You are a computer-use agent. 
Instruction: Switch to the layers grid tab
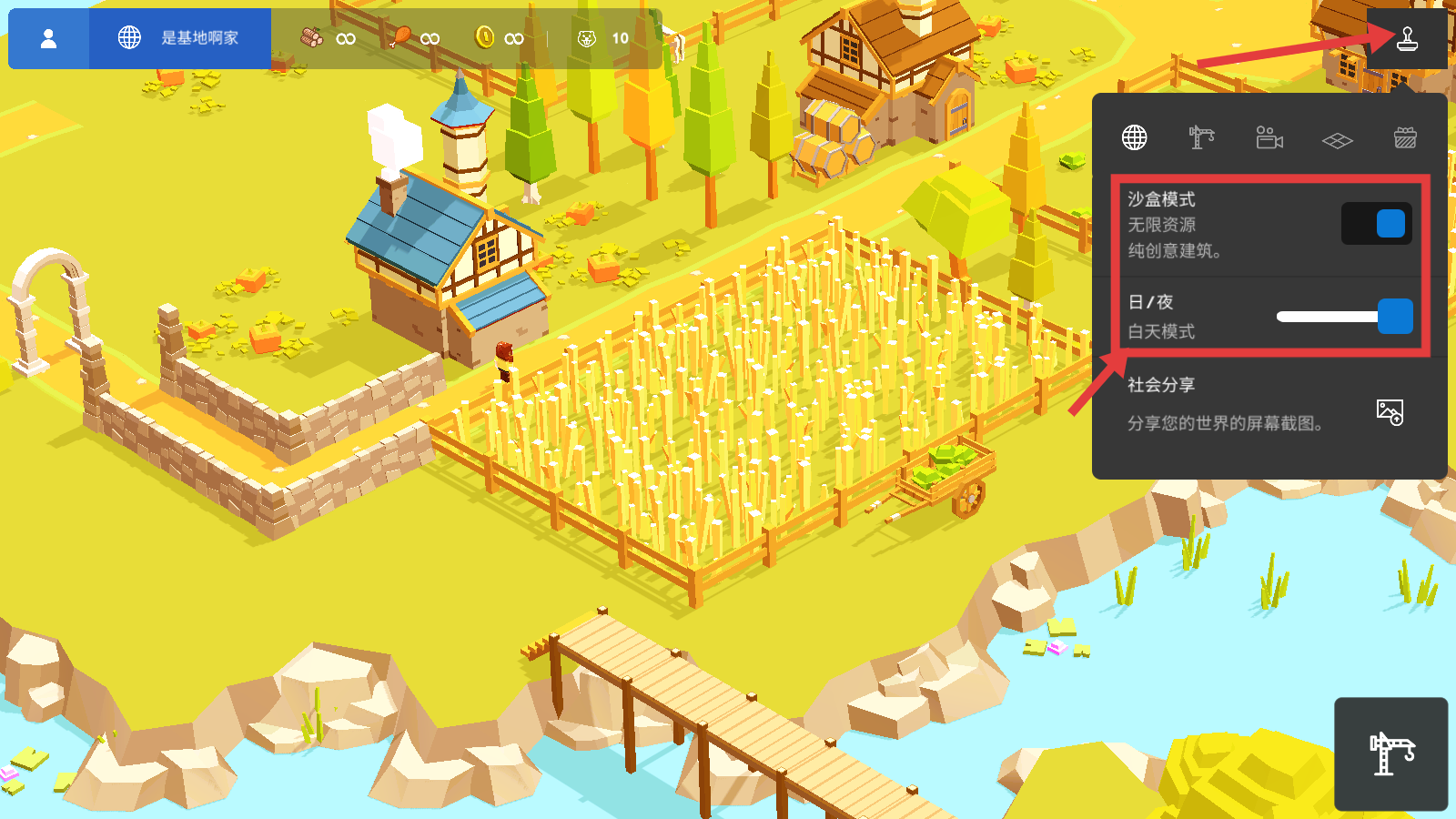(1337, 140)
